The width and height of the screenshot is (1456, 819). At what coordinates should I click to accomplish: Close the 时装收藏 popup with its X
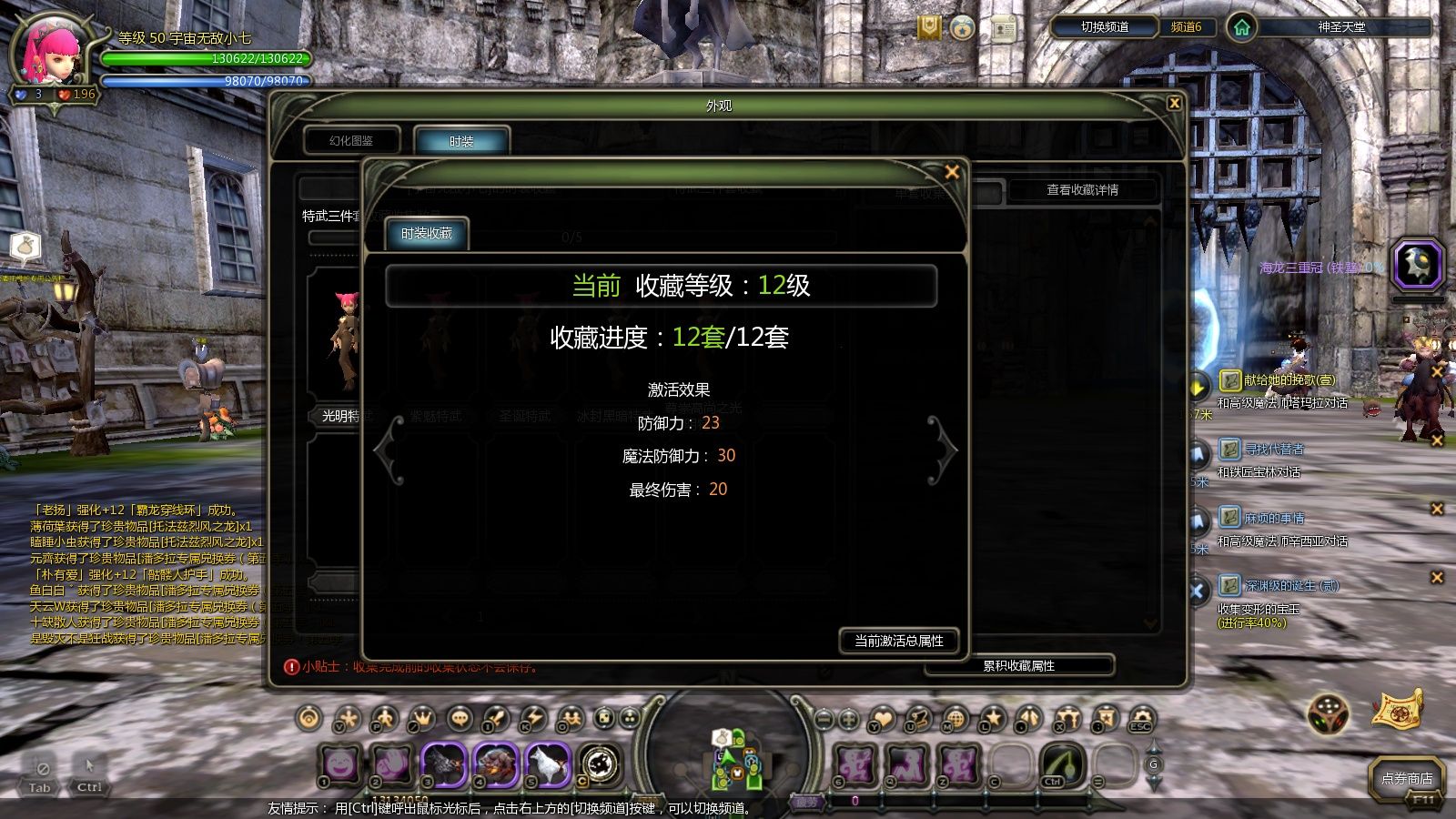click(952, 172)
